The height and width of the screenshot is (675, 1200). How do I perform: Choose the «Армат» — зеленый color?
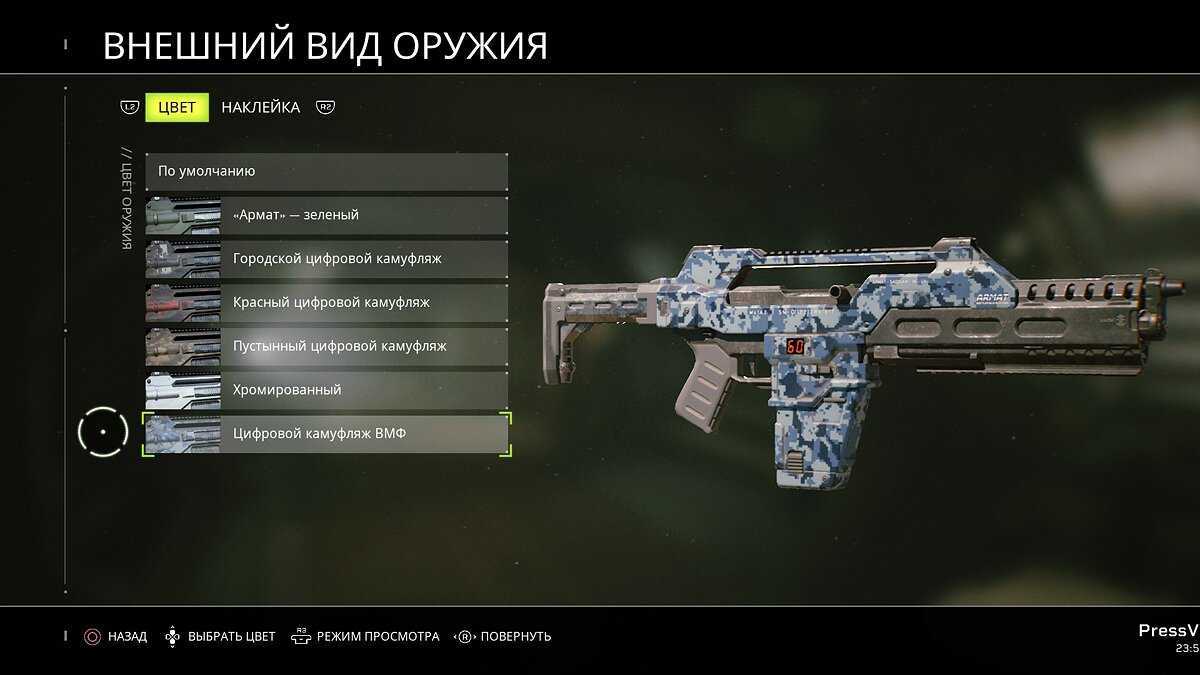[326, 215]
